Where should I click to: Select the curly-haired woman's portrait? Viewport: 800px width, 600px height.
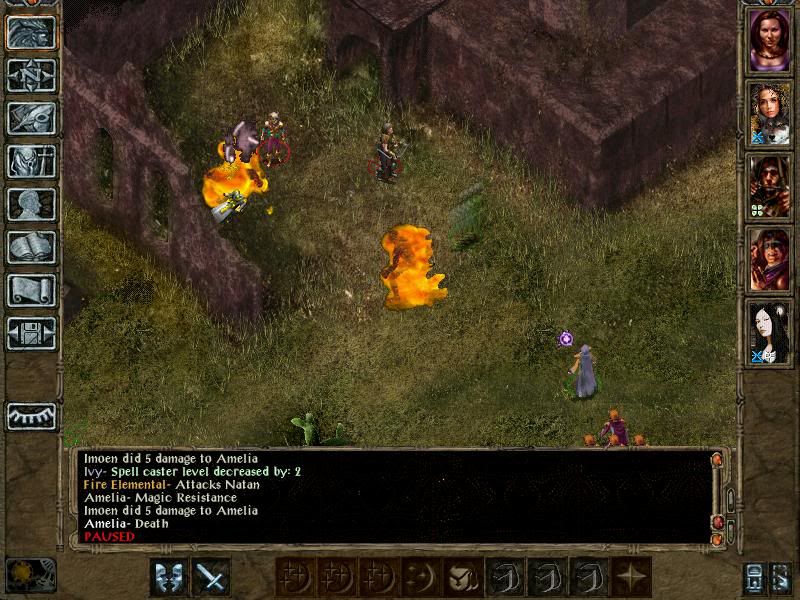pos(769,113)
